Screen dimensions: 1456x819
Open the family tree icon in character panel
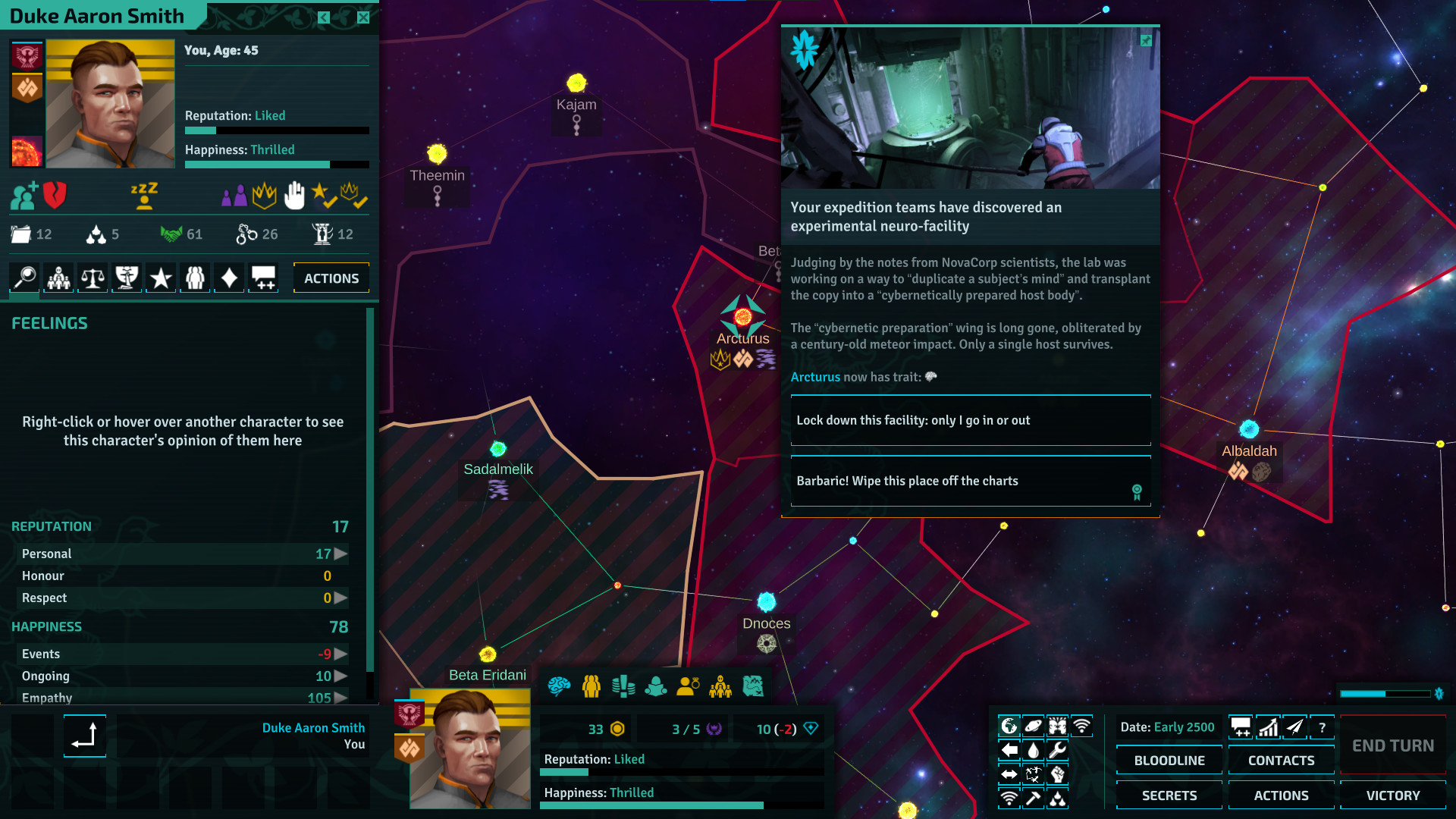pyautogui.click(x=58, y=278)
